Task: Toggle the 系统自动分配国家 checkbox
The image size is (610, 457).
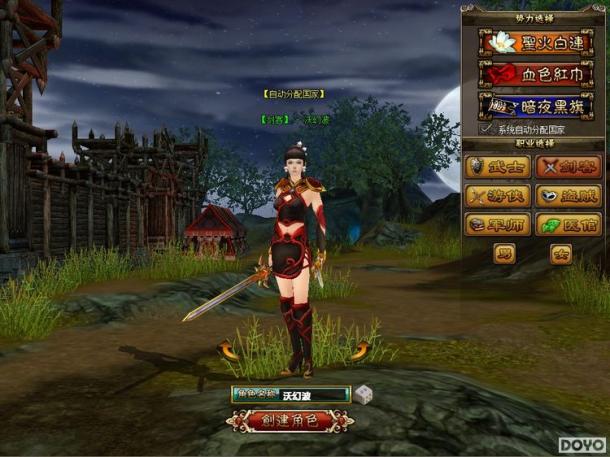Action: pyautogui.click(x=487, y=129)
